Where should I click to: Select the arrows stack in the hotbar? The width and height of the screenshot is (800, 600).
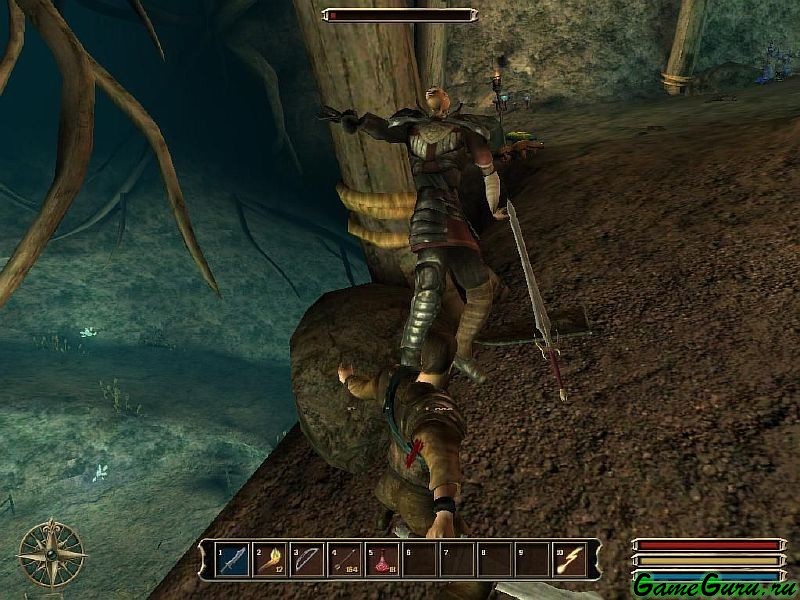[344, 560]
